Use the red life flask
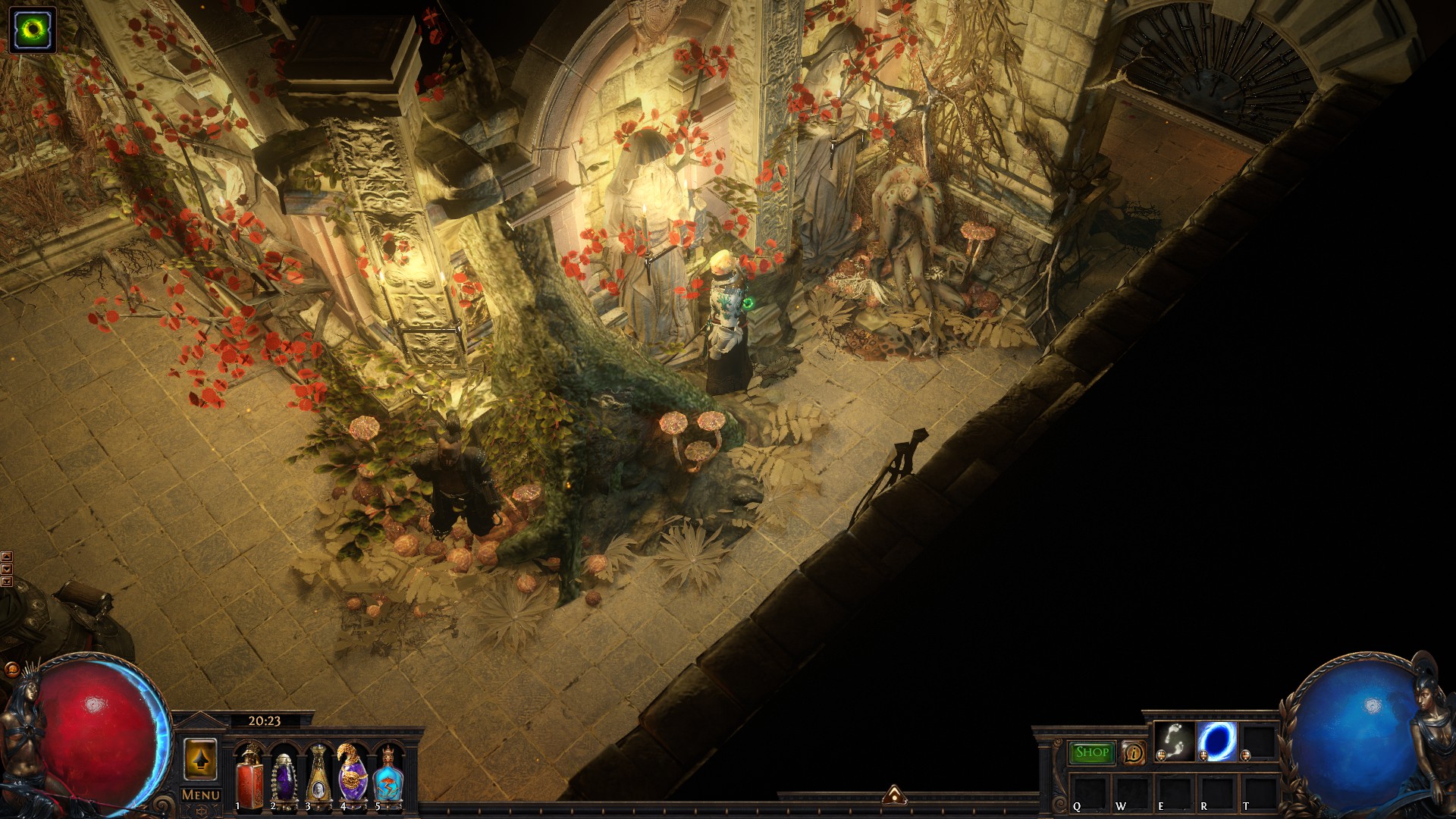1456x819 pixels. pyautogui.click(x=249, y=777)
